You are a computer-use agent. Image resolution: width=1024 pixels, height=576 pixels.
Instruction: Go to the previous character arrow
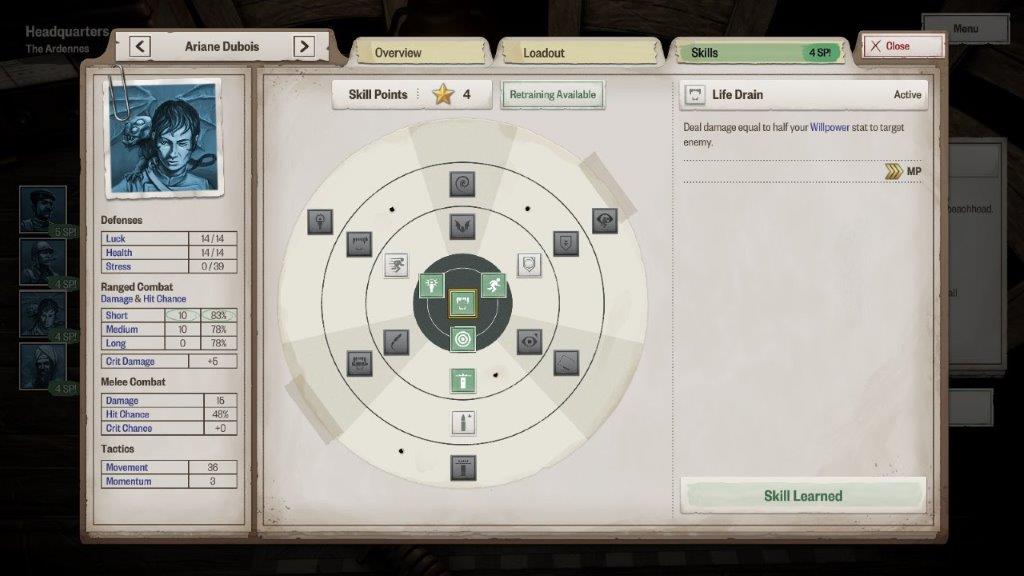pyautogui.click(x=140, y=46)
